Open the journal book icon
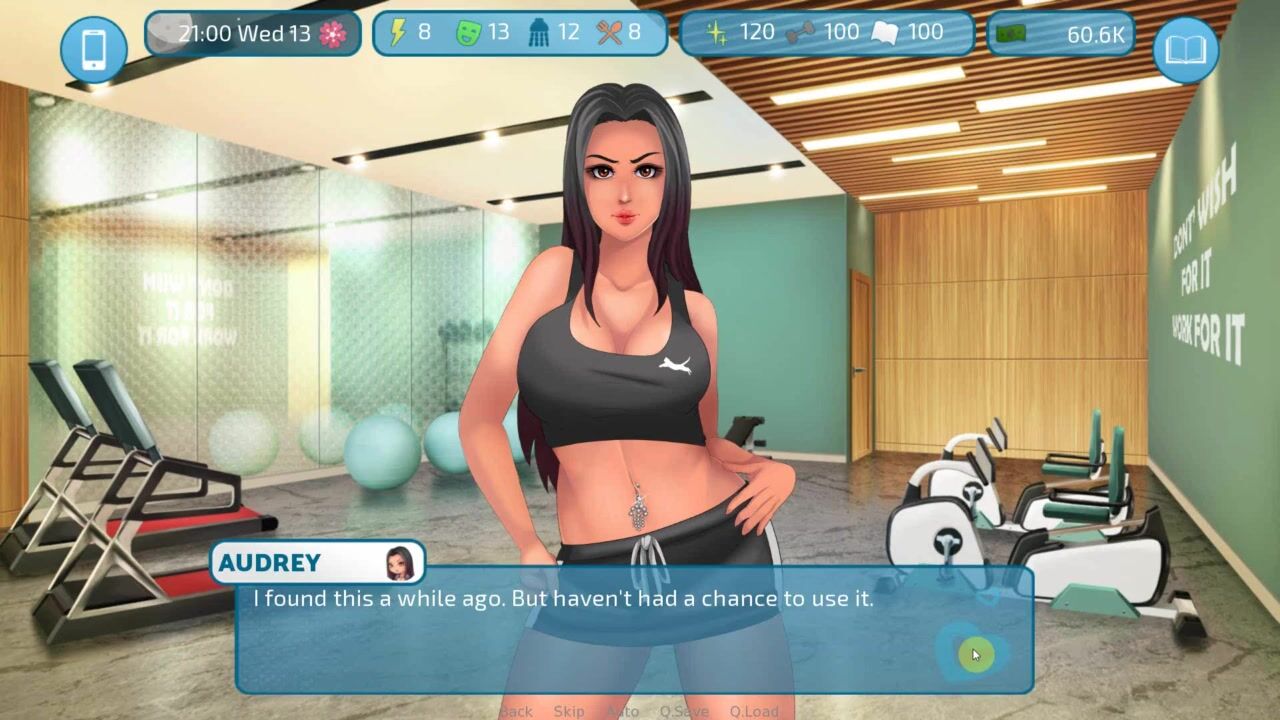Viewport: 1280px width, 720px height. point(1186,50)
